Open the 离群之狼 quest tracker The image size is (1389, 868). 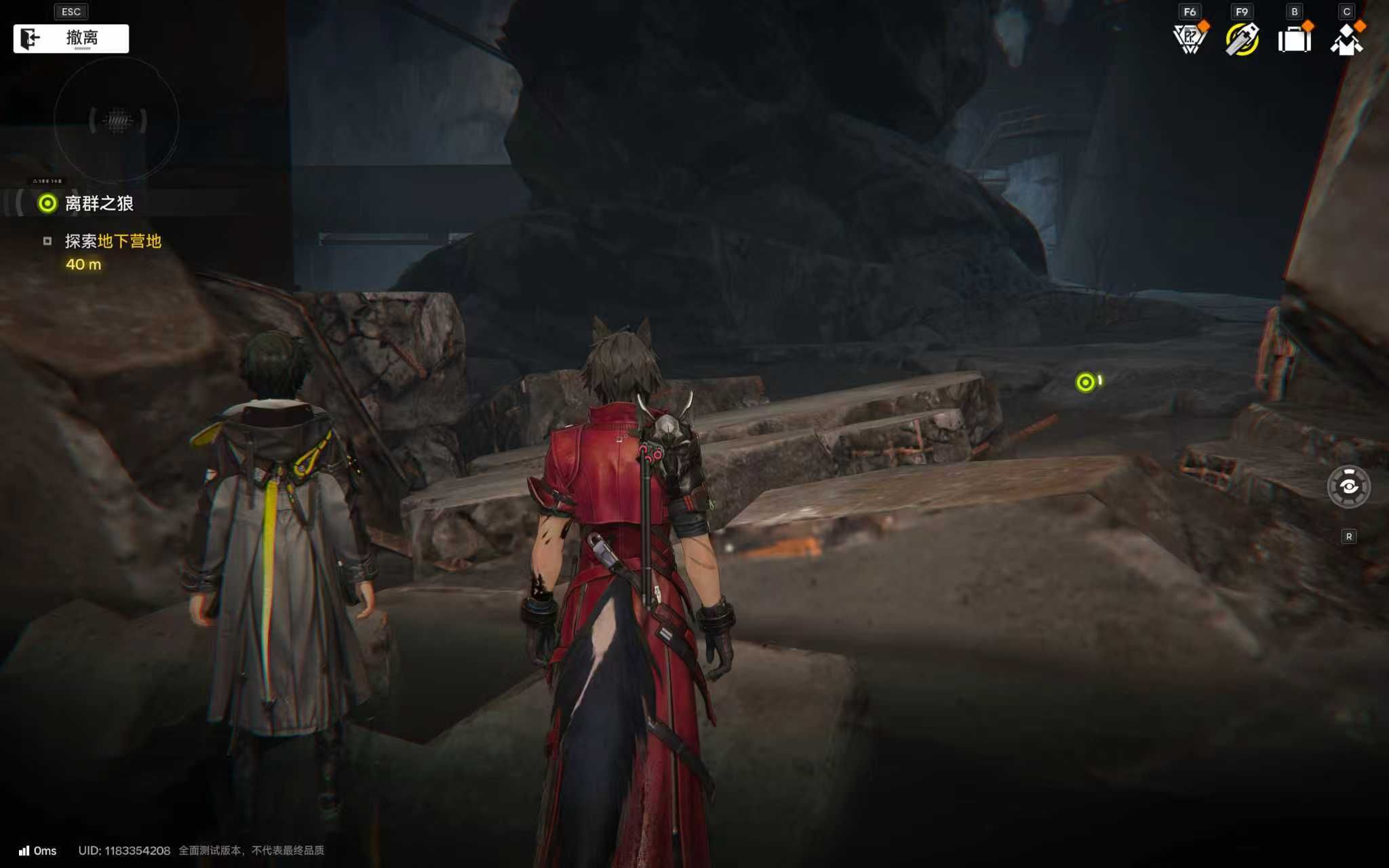[x=98, y=203]
